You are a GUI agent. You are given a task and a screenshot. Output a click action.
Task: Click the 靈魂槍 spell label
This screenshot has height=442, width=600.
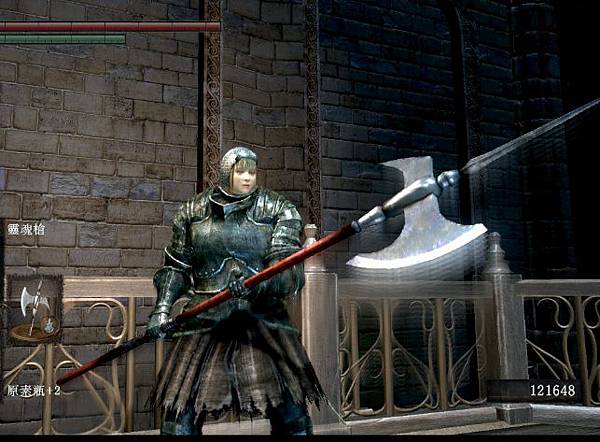(x=27, y=229)
